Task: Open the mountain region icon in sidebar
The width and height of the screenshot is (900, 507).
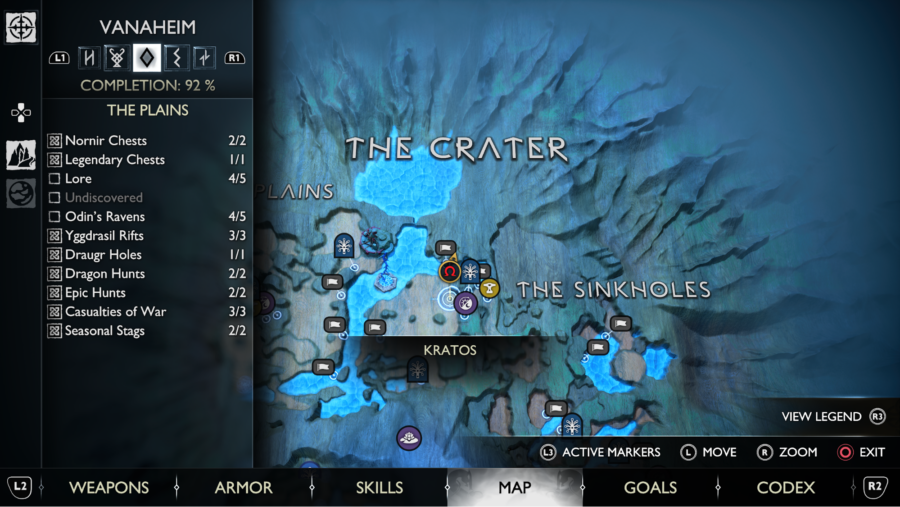Action: [x=21, y=154]
